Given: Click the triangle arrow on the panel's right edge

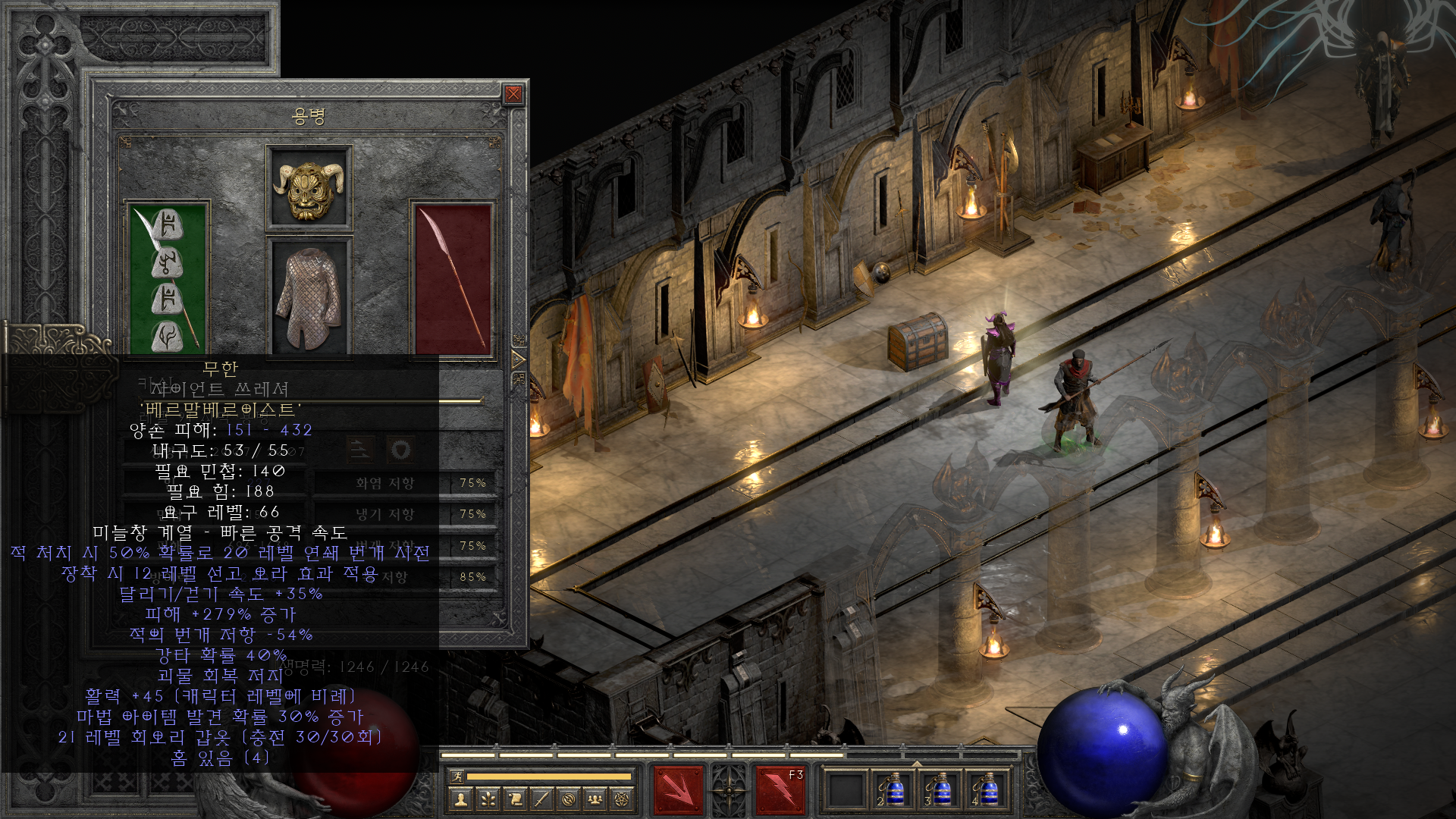Looking at the screenshot, I should pyautogui.click(x=519, y=359).
